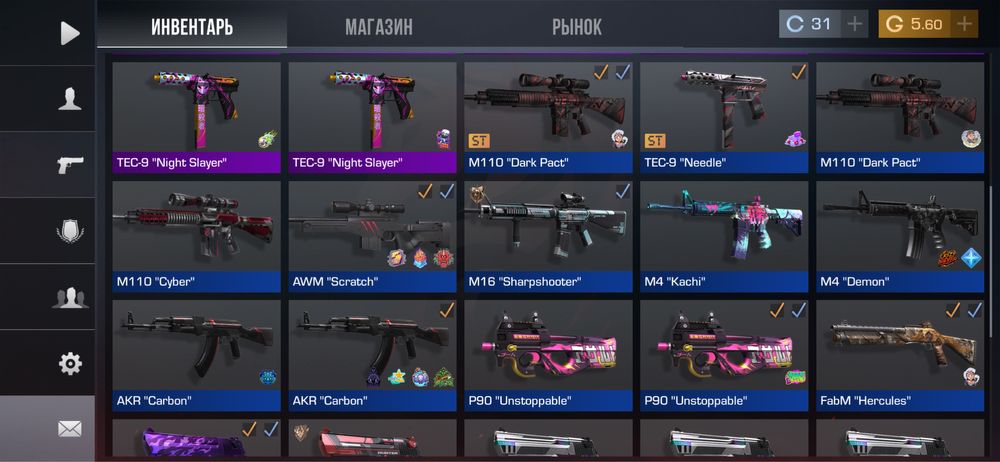Image resolution: width=1000 pixels, height=462 pixels.
Task: Pick the M16 "Sharpshooter" skin
Action: pos(548,236)
